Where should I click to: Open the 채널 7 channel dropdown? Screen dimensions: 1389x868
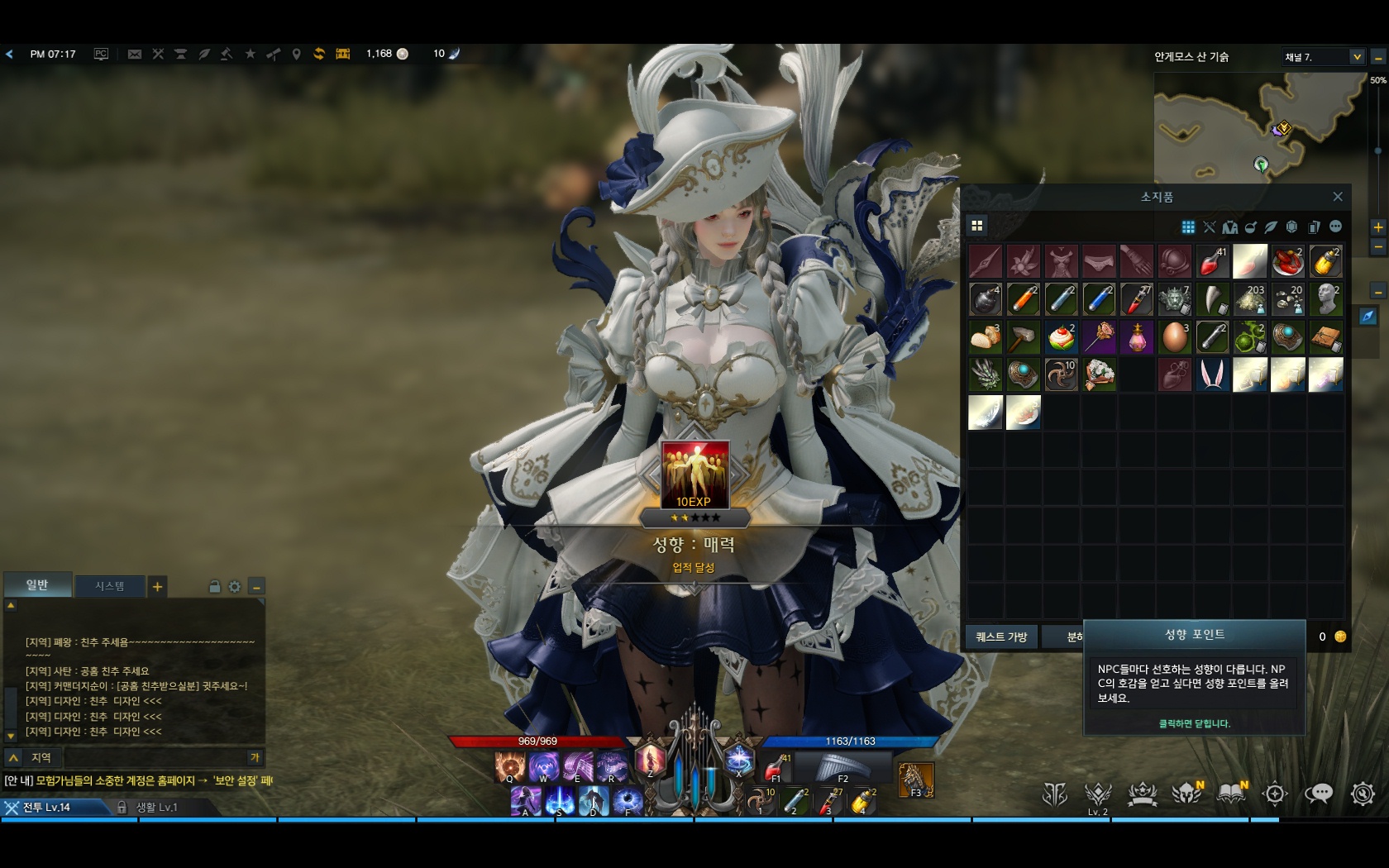click(1357, 57)
